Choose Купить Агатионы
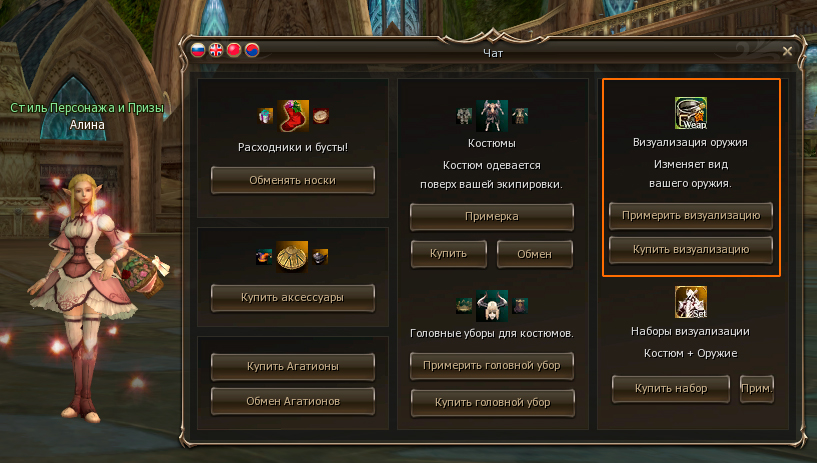 click(292, 366)
